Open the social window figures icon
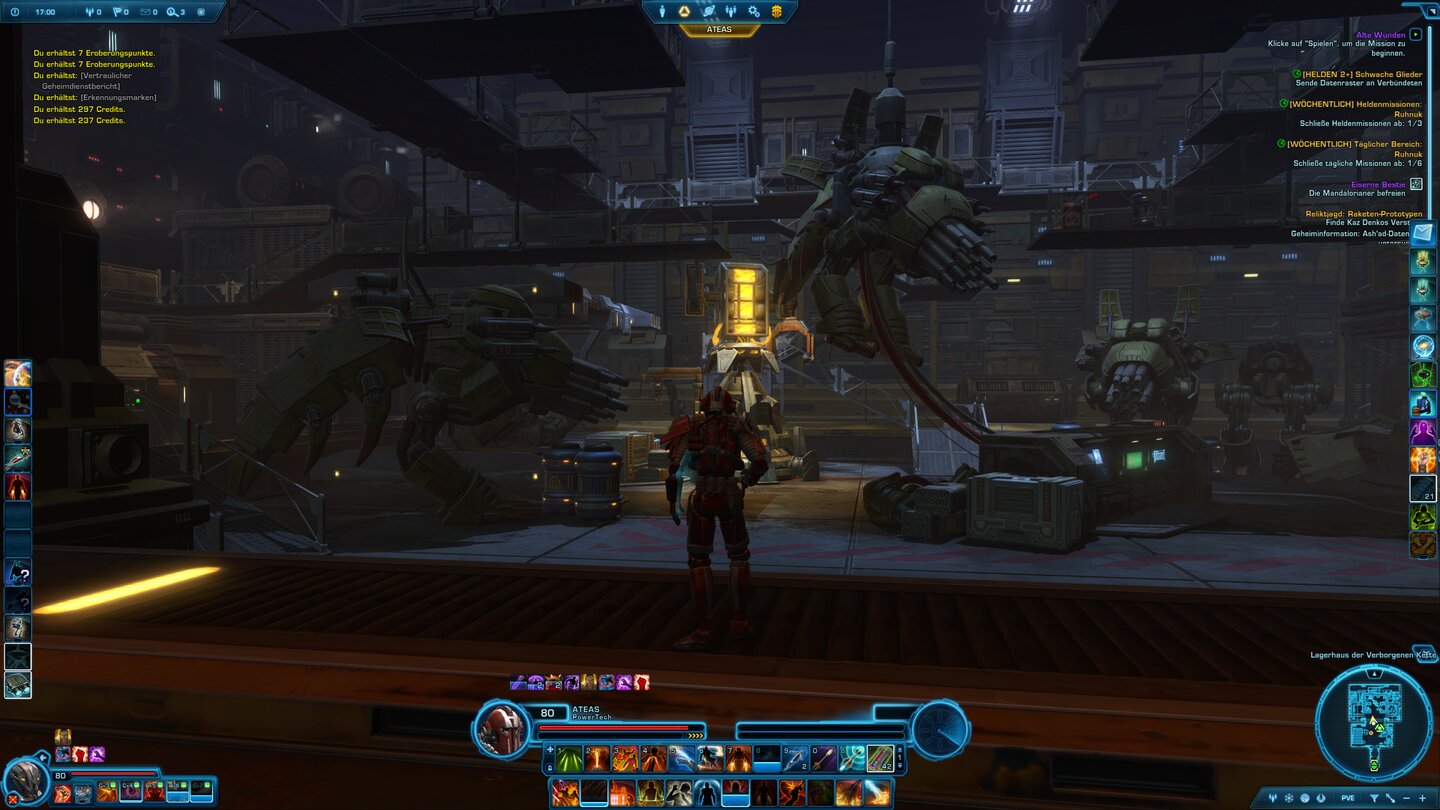 point(732,10)
